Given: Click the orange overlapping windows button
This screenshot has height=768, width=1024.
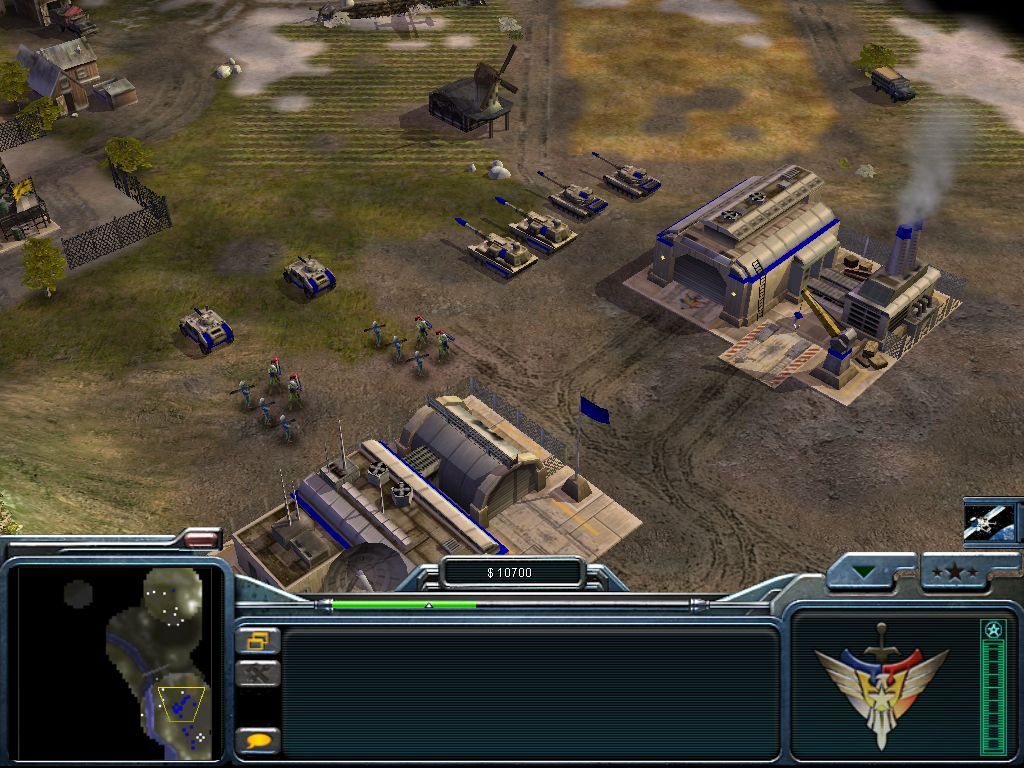Looking at the screenshot, I should (x=258, y=641).
